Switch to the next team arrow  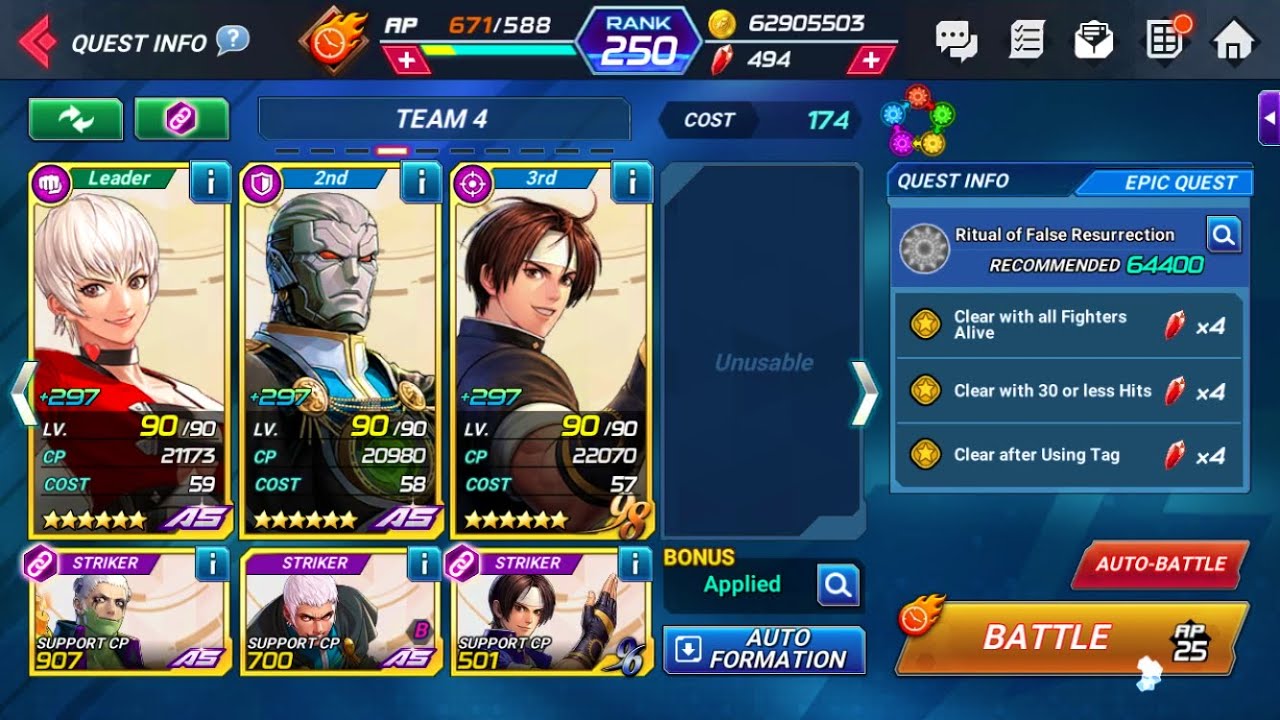pyautogui.click(x=863, y=394)
